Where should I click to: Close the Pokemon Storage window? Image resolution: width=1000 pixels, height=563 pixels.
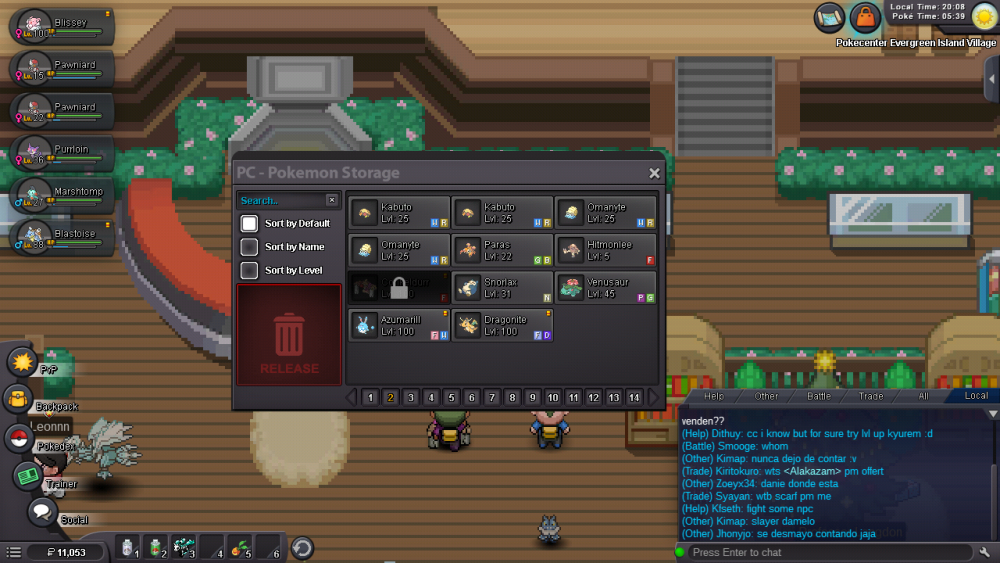[654, 173]
